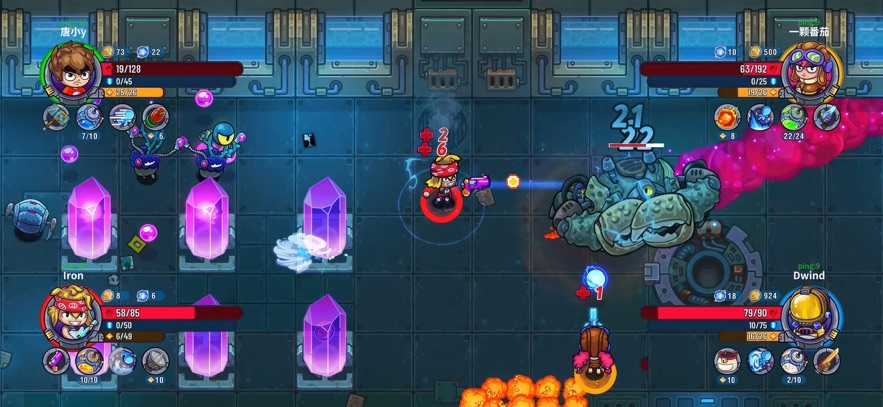Image resolution: width=883 pixels, height=407 pixels.
Task: Click 一颗番茄's dark blade weapon icon
Action: [x=826, y=118]
